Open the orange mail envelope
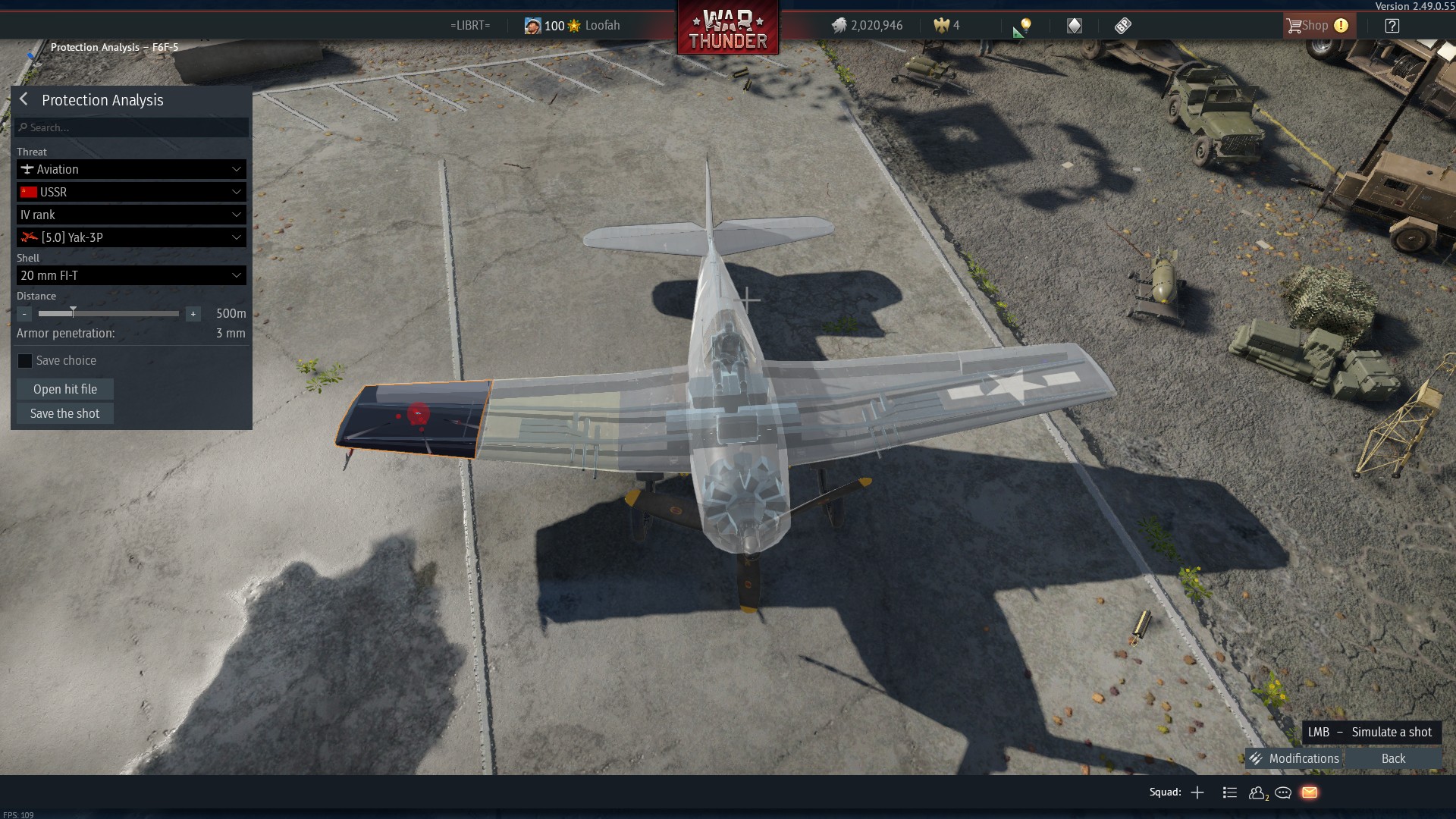Image resolution: width=1456 pixels, height=819 pixels. [x=1310, y=792]
